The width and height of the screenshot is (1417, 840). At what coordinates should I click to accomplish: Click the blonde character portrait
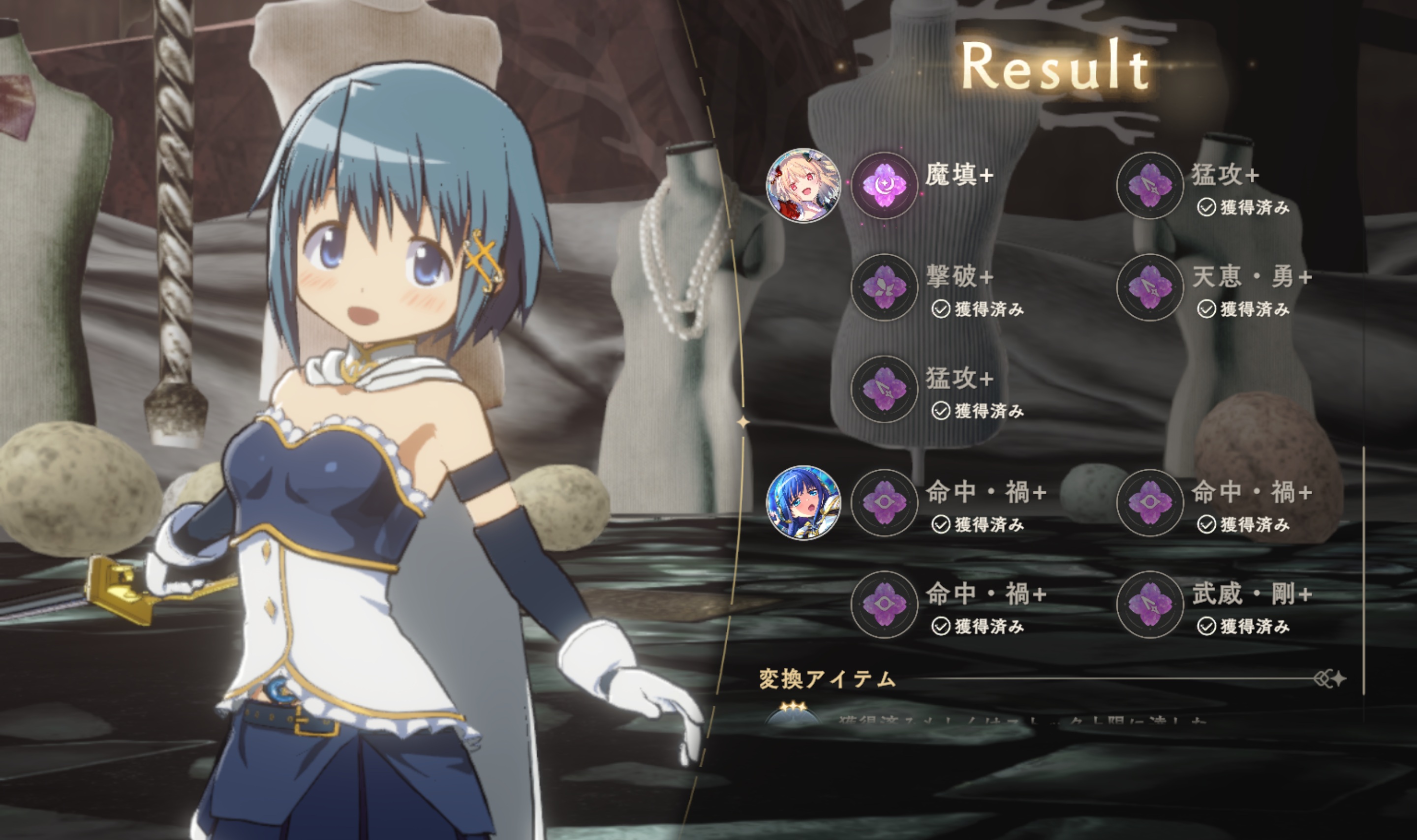coord(803,185)
